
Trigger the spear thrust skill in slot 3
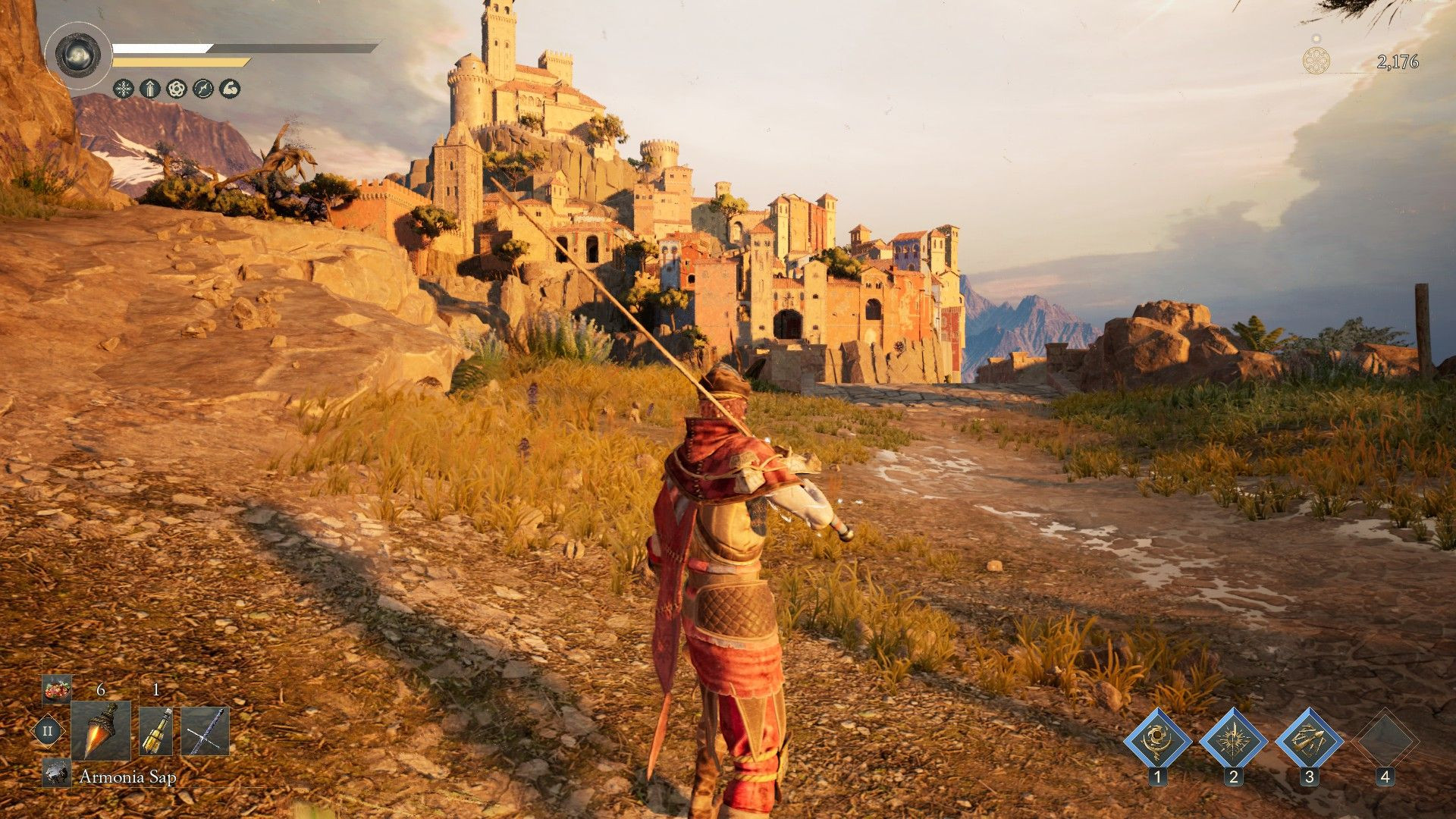tap(1309, 739)
